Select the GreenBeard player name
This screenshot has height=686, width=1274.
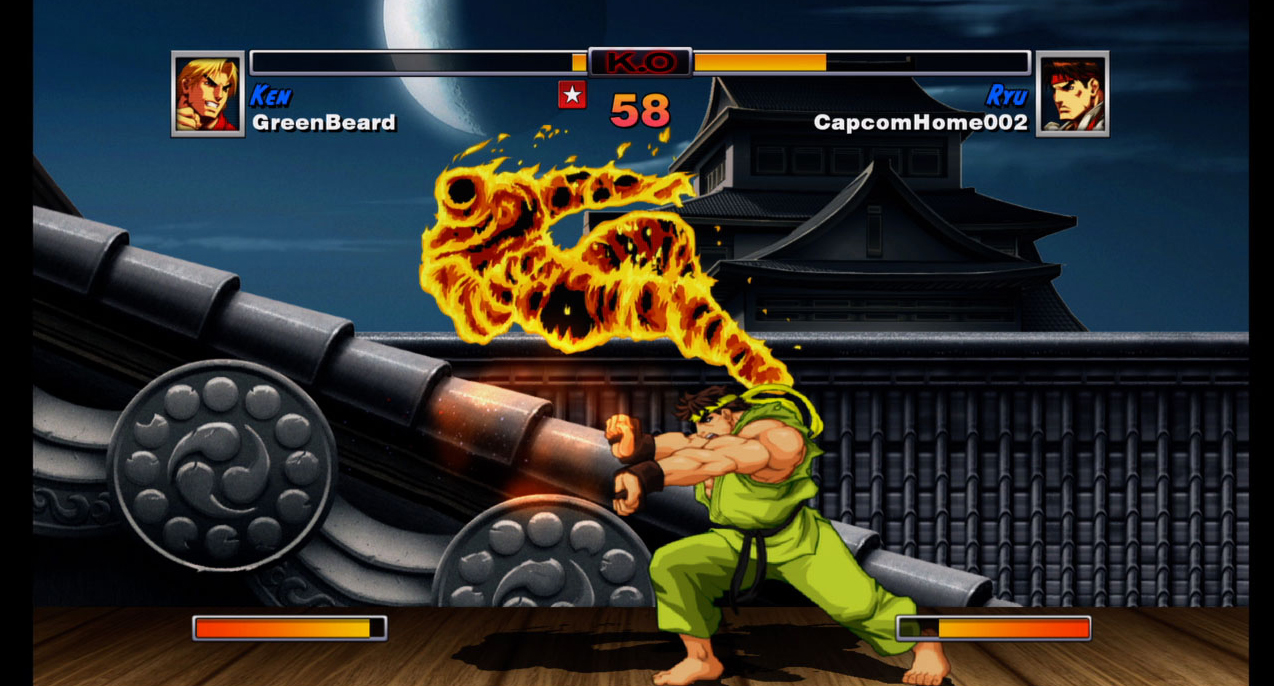(x=324, y=123)
